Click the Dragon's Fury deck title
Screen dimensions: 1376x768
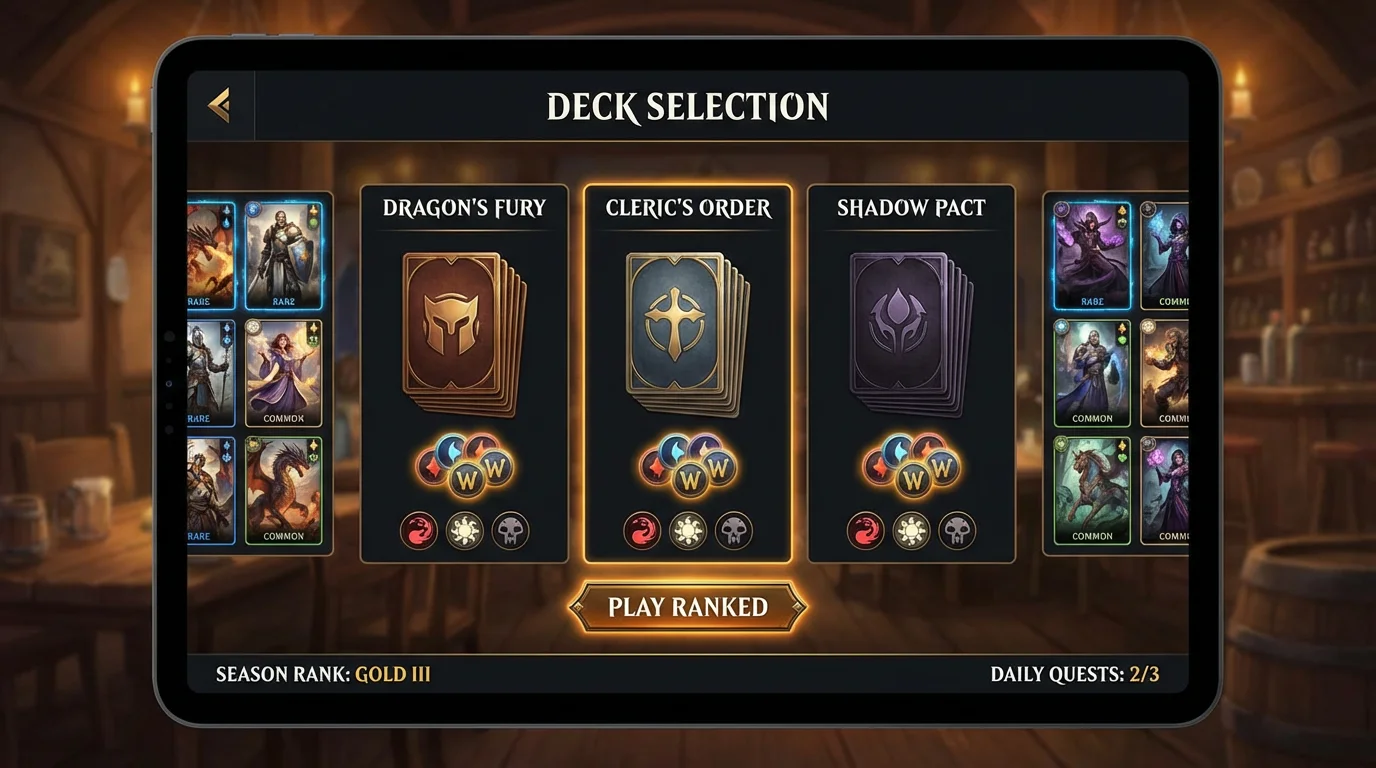tap(464, 207)
